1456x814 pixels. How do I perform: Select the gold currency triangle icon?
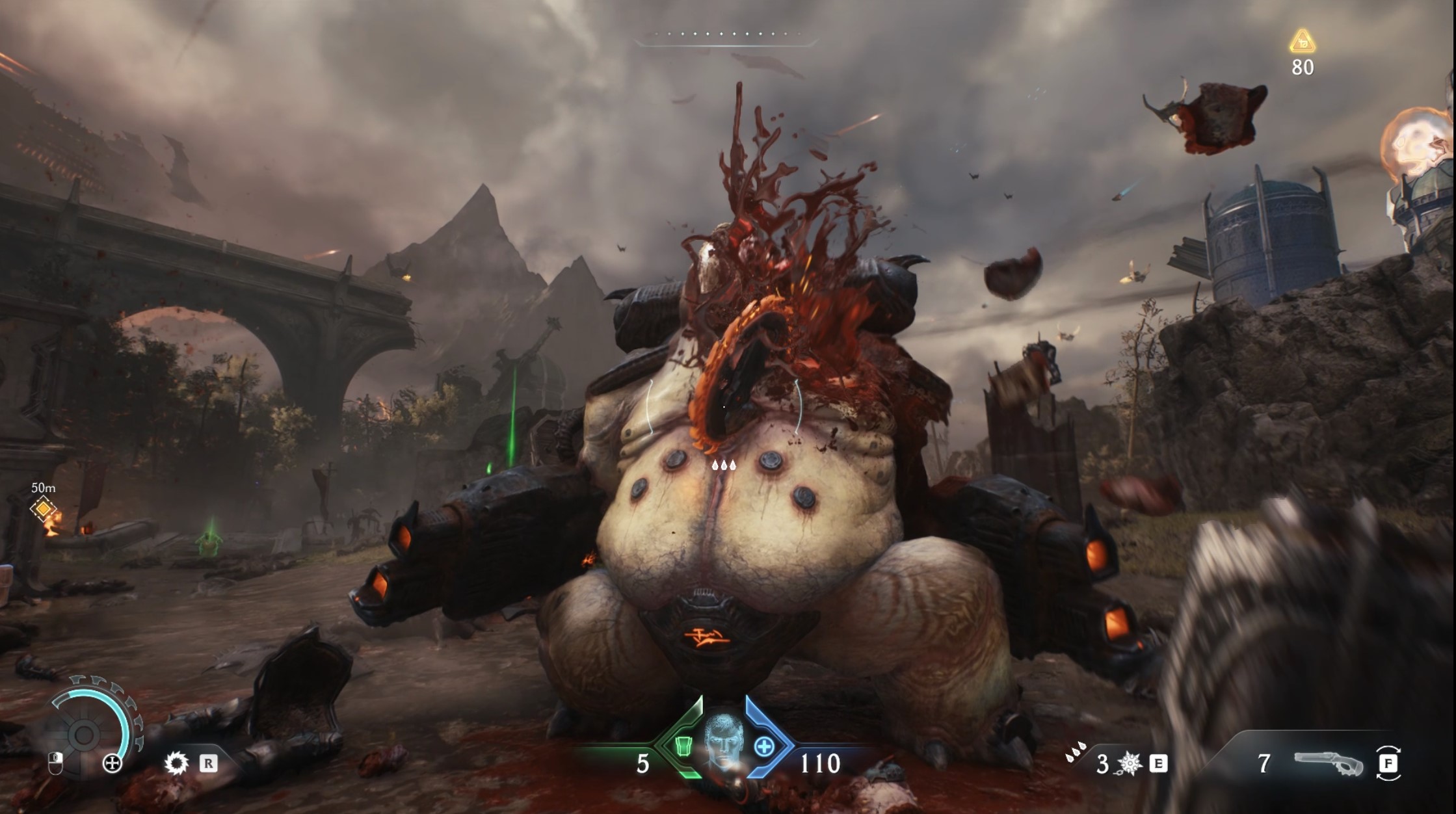[1302, 42]
